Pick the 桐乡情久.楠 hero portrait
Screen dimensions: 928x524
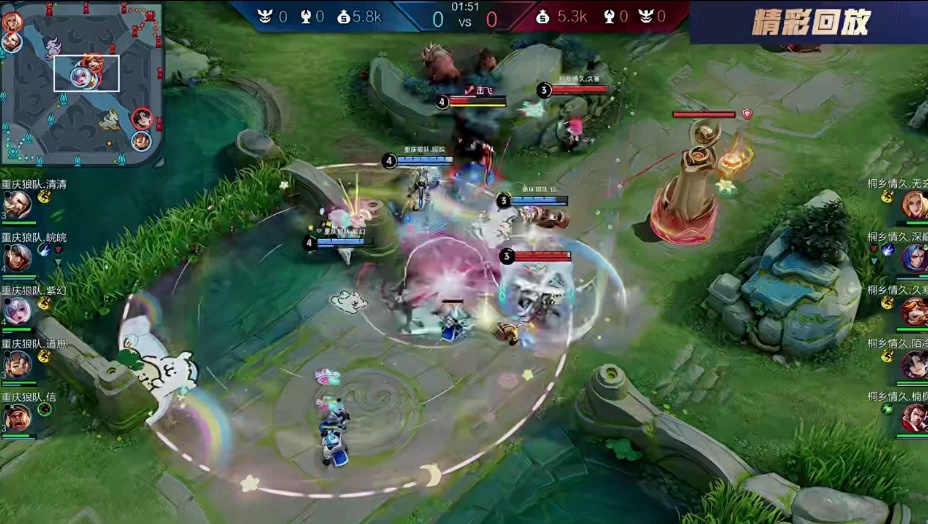click(x=913, y=417)
